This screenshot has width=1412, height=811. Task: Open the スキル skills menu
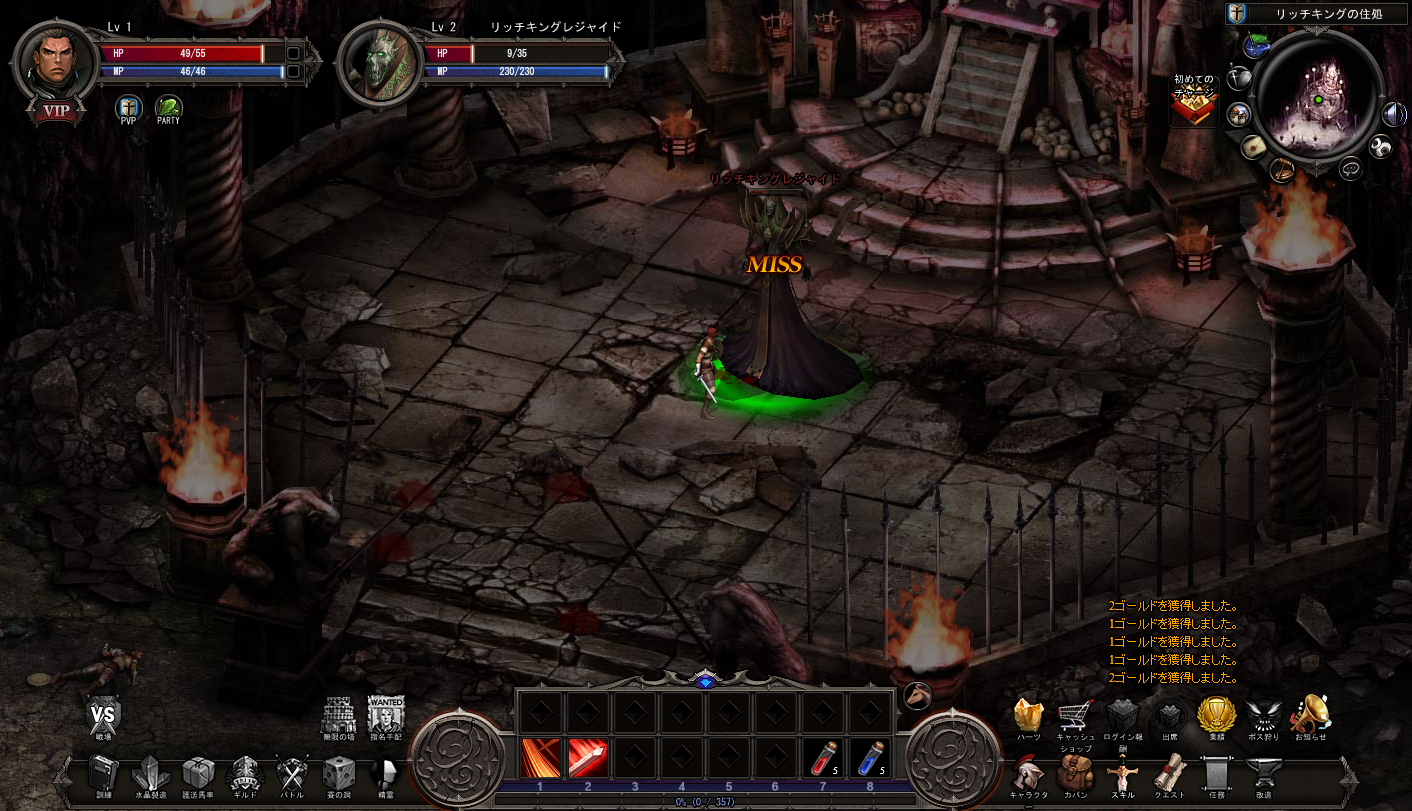pos(1122,772)
